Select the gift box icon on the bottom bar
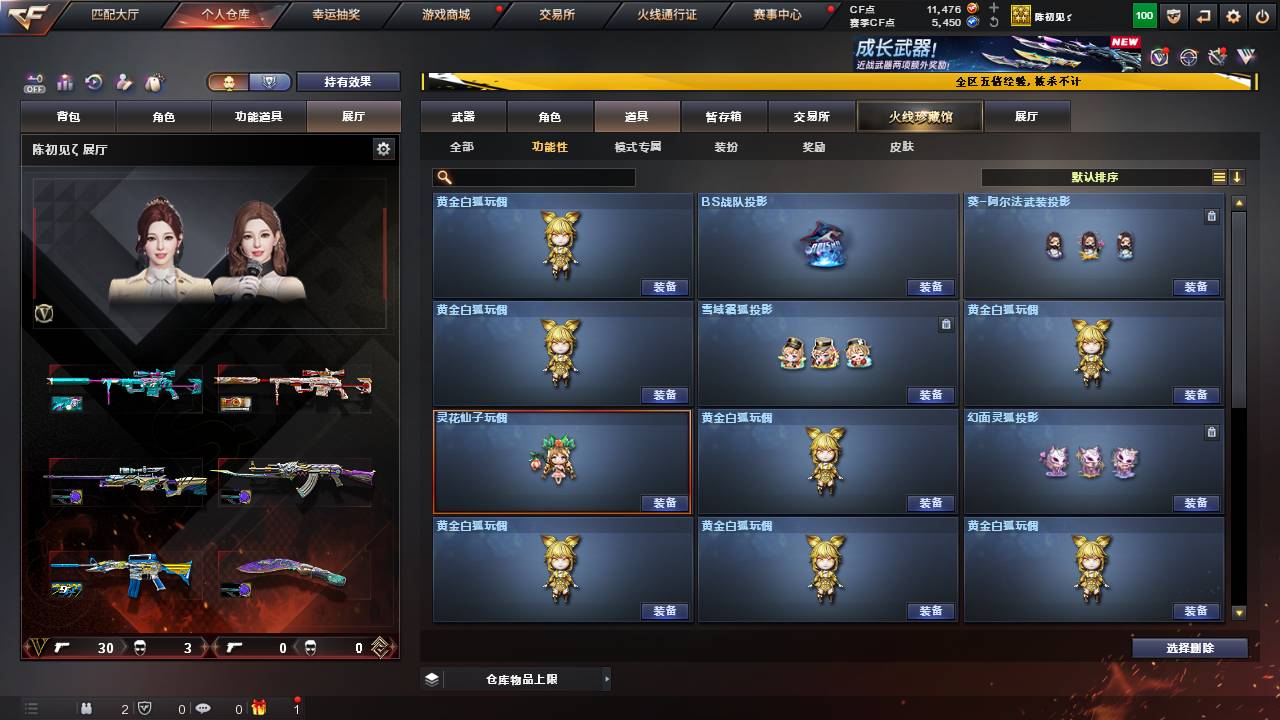This screenshot has height=720, width=1280. pyautogui.click(x=258, y=707)
